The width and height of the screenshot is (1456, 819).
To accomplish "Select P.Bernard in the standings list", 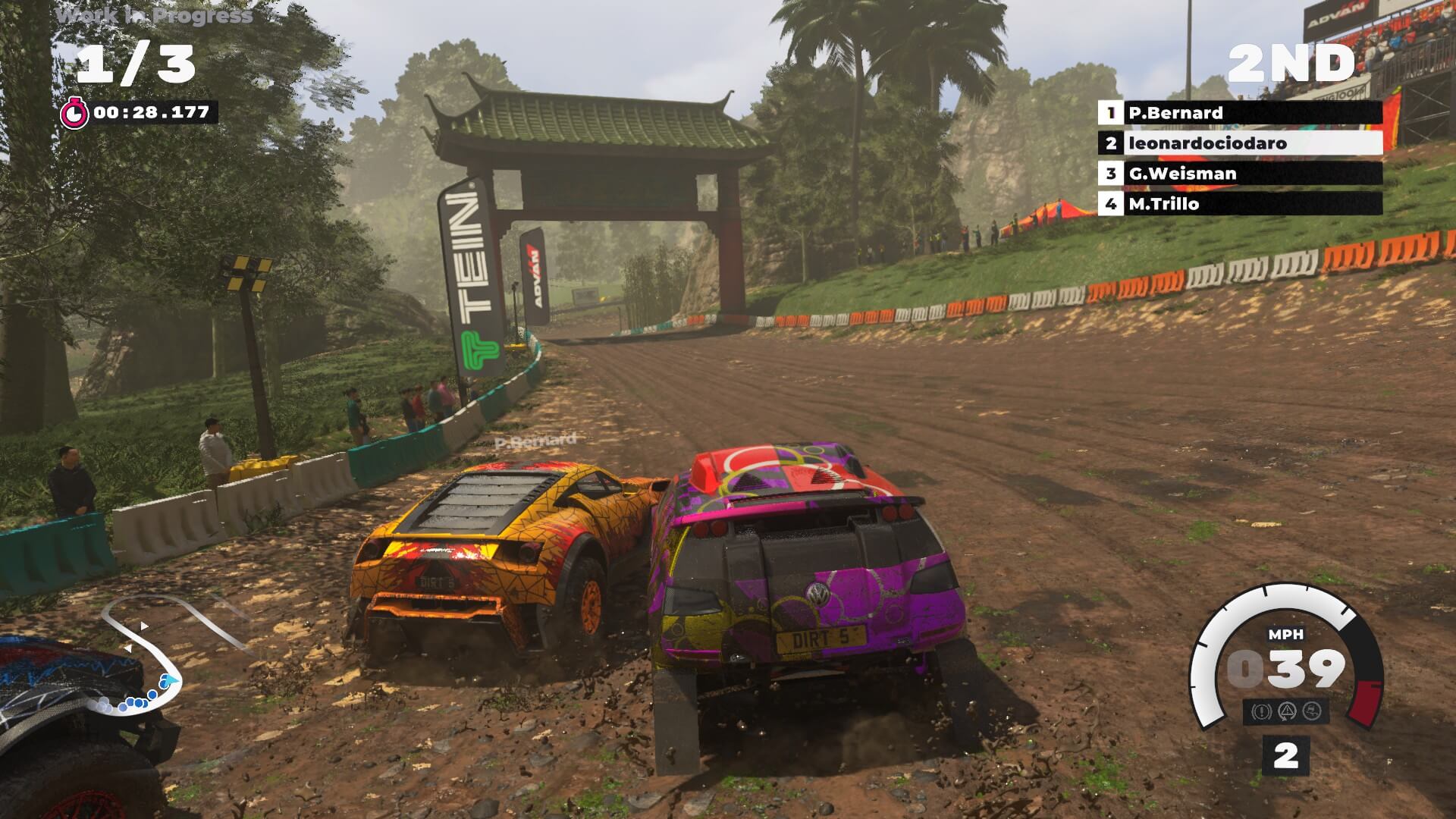I will (x=1239, y=113).
